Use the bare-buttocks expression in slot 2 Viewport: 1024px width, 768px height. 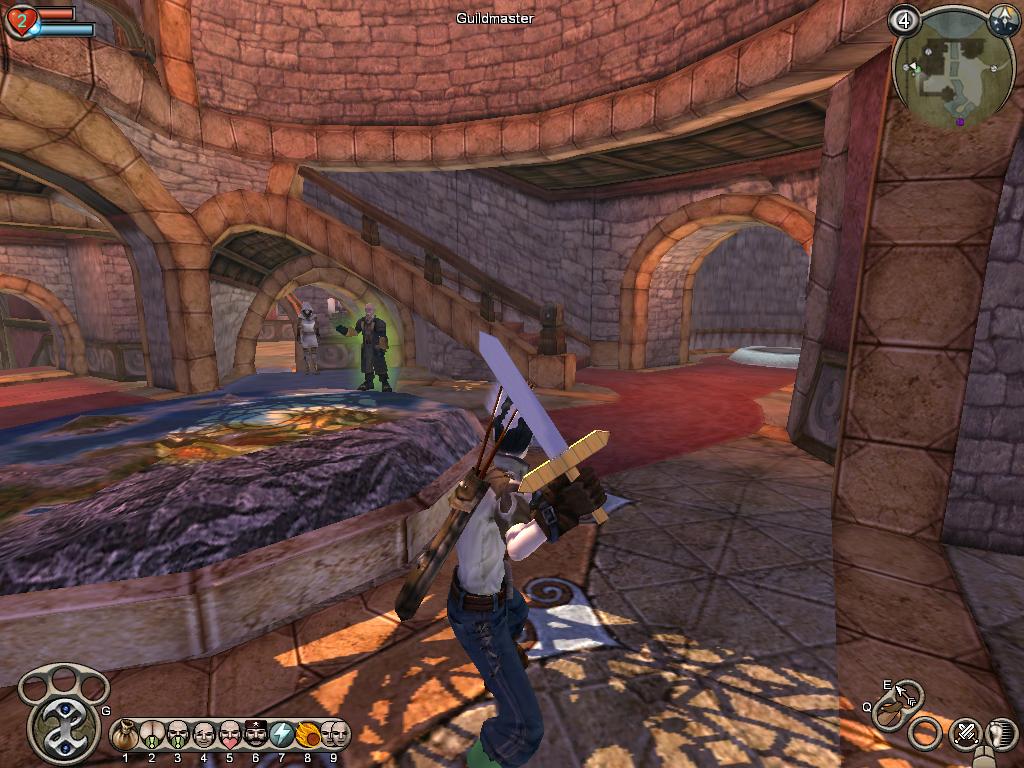tap(151, 735)
